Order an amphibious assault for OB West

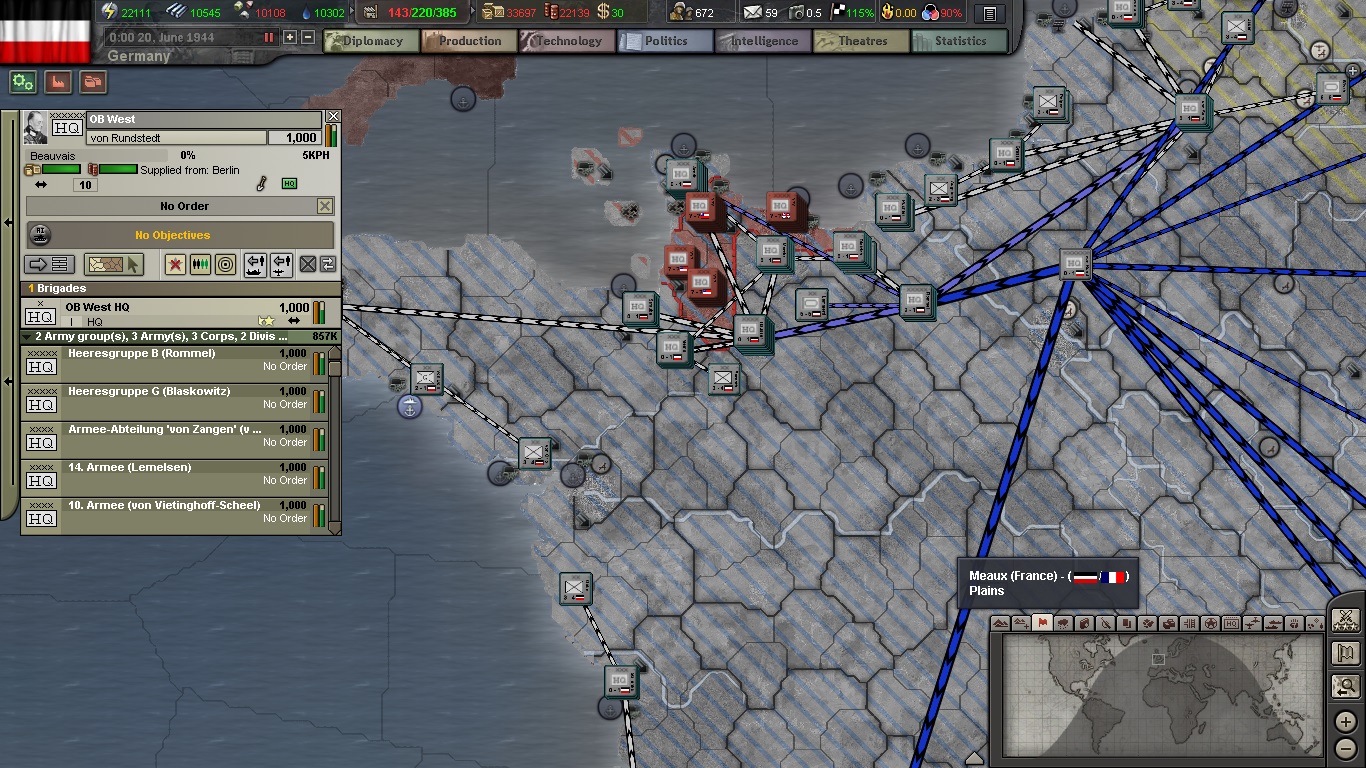pos(255,264)
